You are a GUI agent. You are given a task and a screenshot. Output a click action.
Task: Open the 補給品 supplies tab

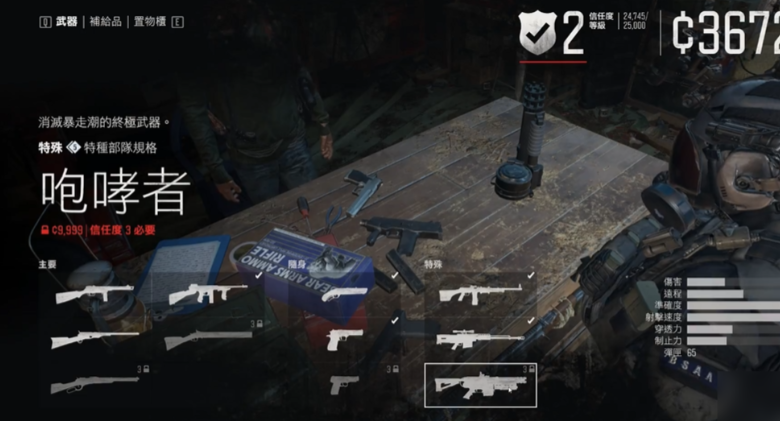[x=105, y=21]
